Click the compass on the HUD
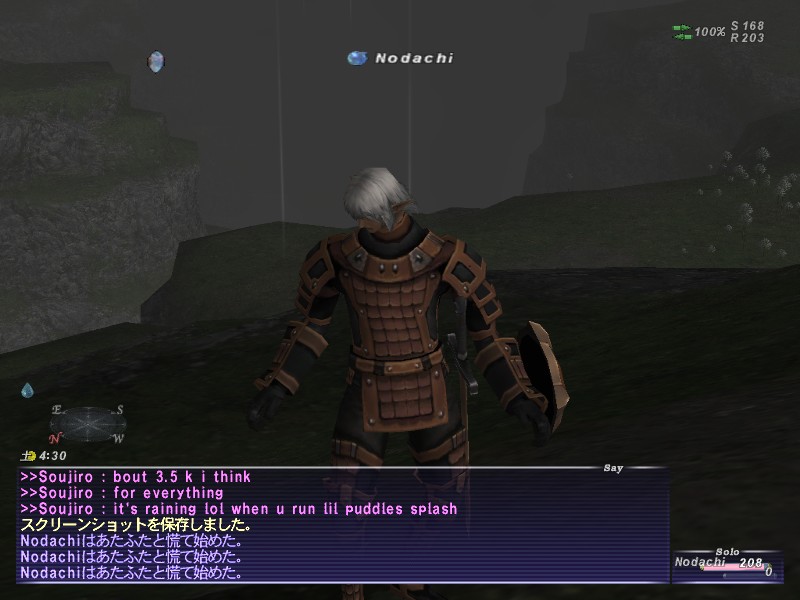This screenshot has height=600, width=800. pyautogui.click(x=87, y=424)
